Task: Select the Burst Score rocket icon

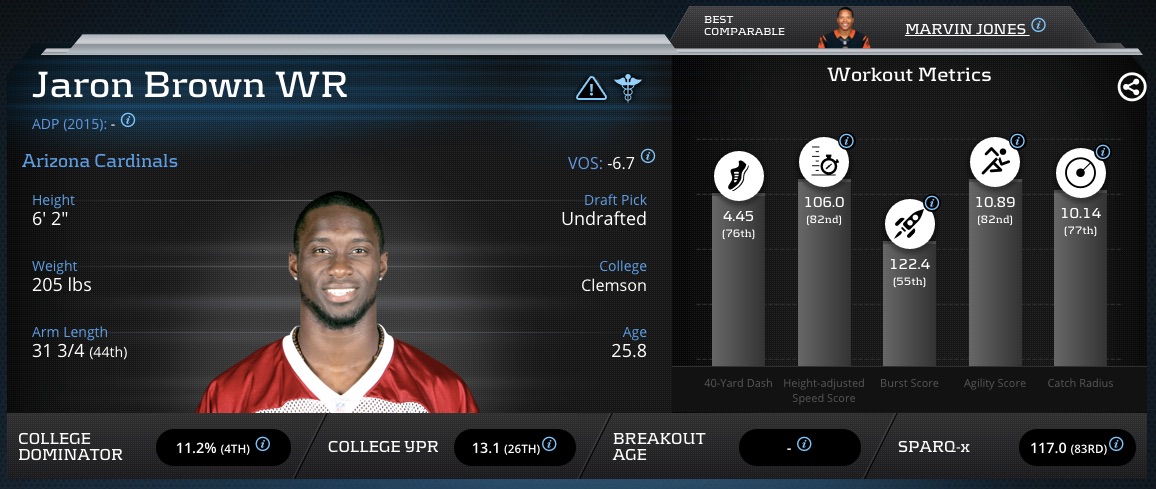Action: tap(909, 224)
